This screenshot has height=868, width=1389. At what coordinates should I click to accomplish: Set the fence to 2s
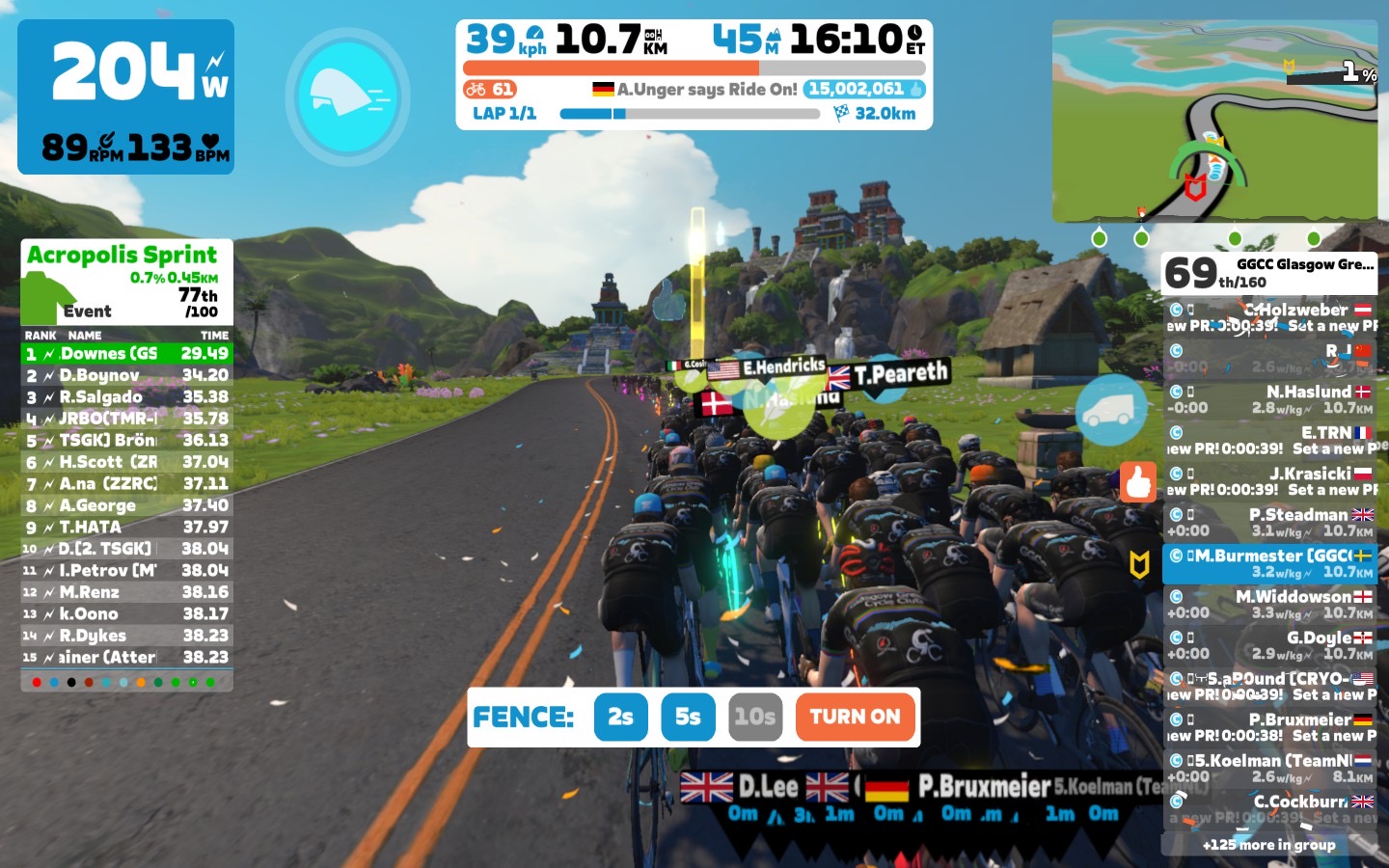620,717
